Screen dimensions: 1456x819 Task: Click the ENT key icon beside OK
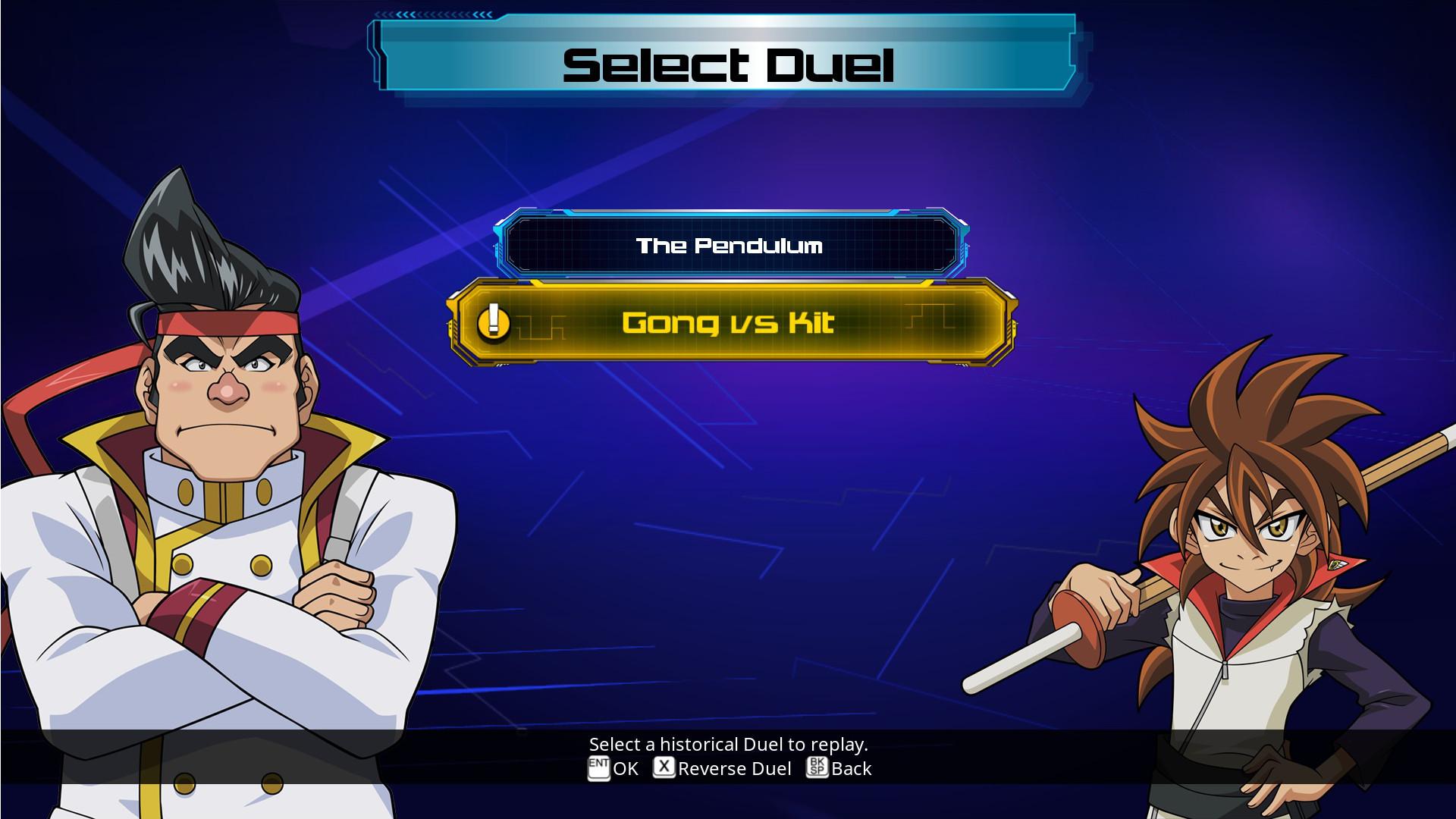click(x=599, y=768)
